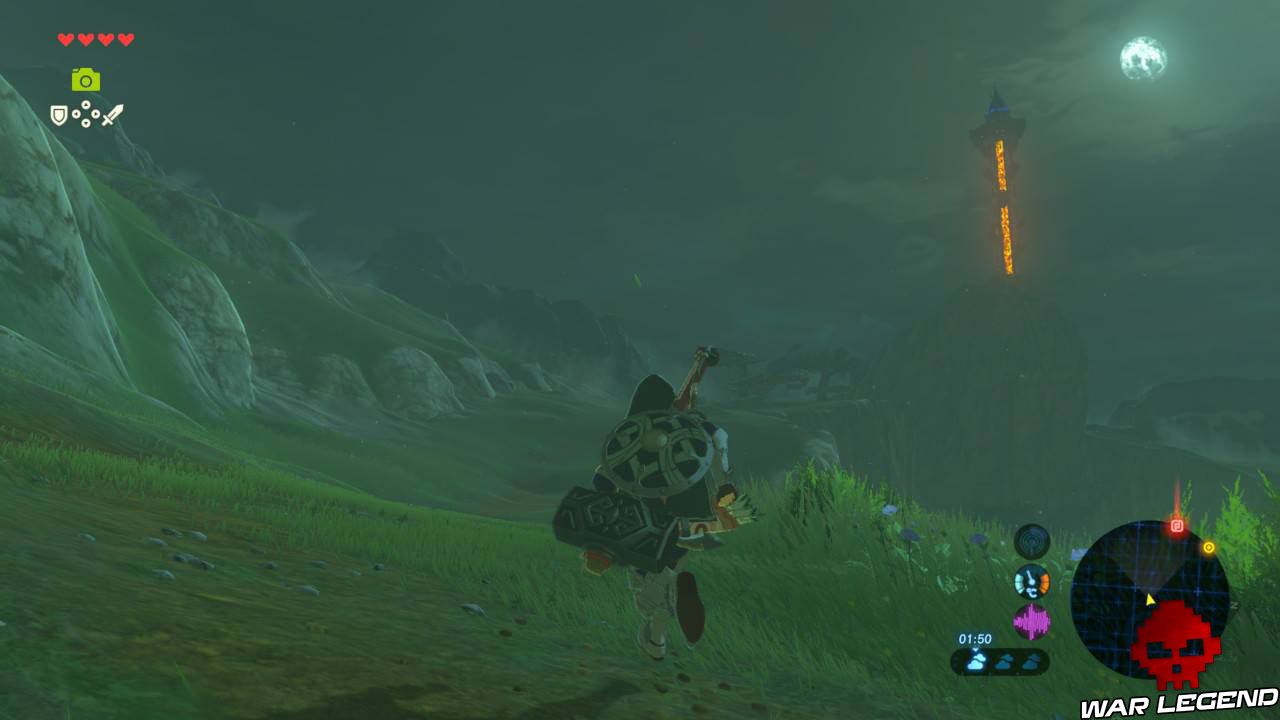
Task: Click the purple noise level meter
Action: (x=1033, y=620)
